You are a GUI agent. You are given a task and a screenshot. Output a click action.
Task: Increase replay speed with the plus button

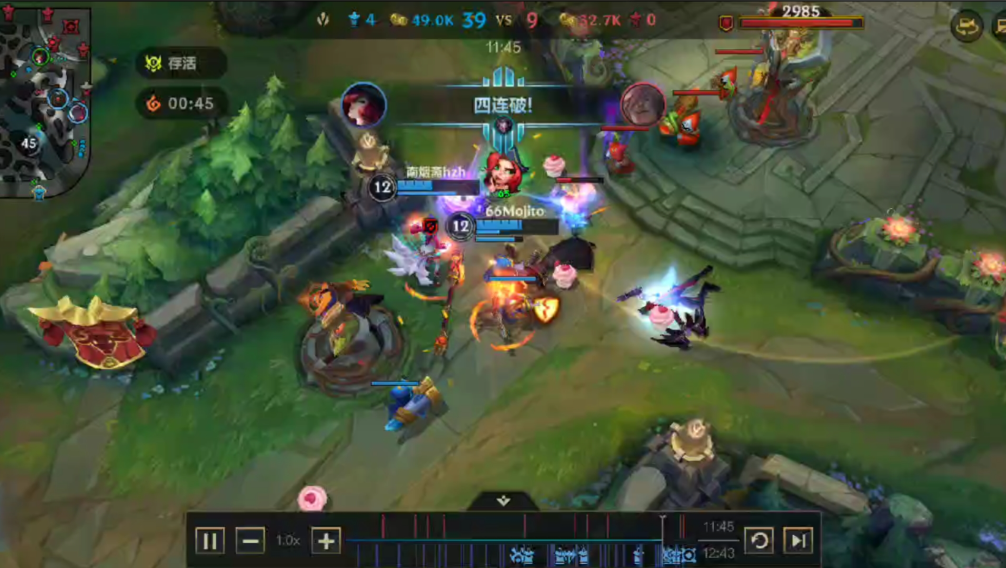tap(326, 541)
